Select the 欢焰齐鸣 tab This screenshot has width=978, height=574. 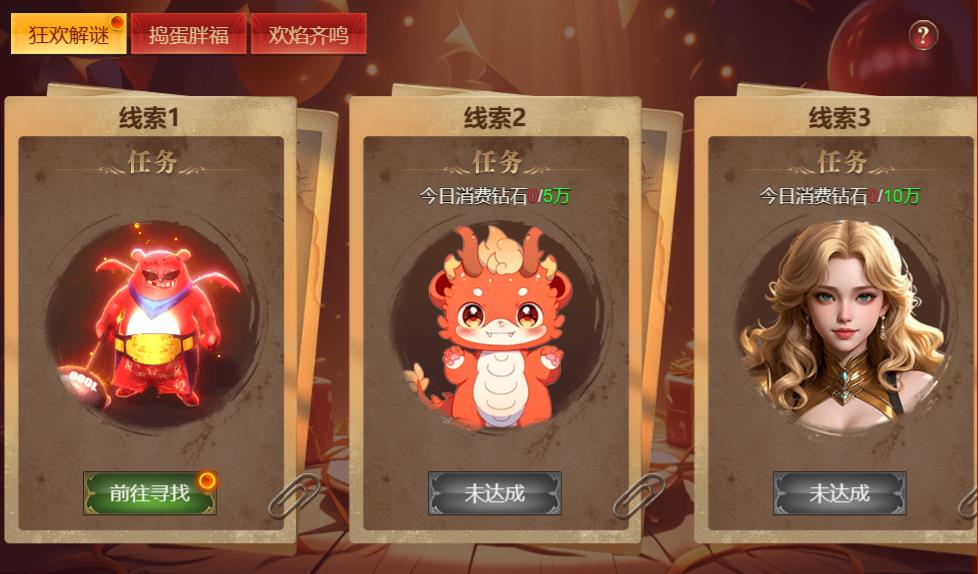(308, 35)
